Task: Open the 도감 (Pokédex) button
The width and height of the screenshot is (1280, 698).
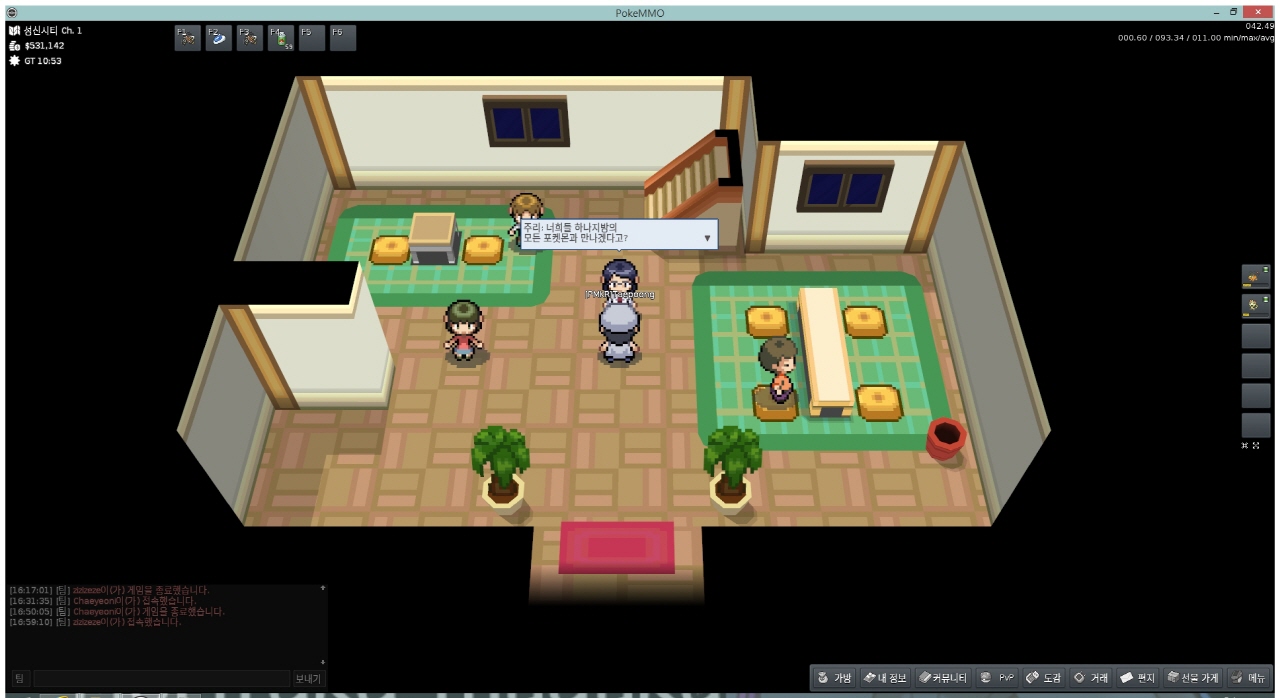Action: point(1043,678)
